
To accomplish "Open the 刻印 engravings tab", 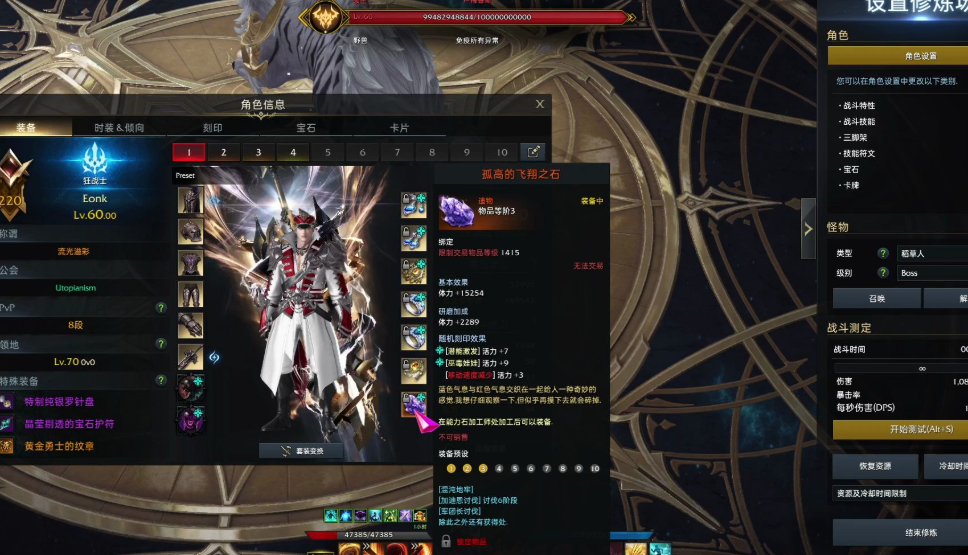I will (x=212, y=128).
